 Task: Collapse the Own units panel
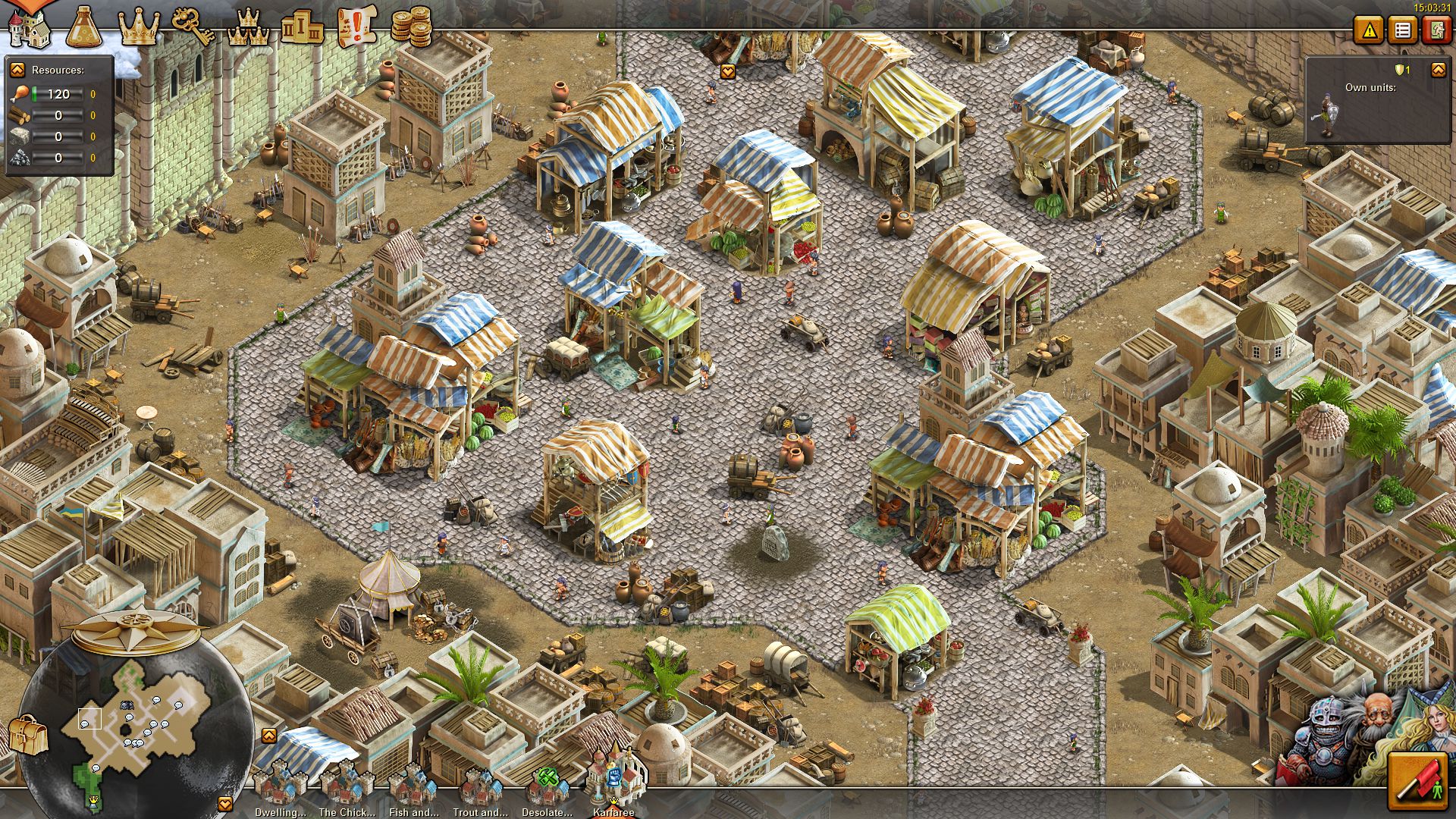click(x=1438, y=70)
